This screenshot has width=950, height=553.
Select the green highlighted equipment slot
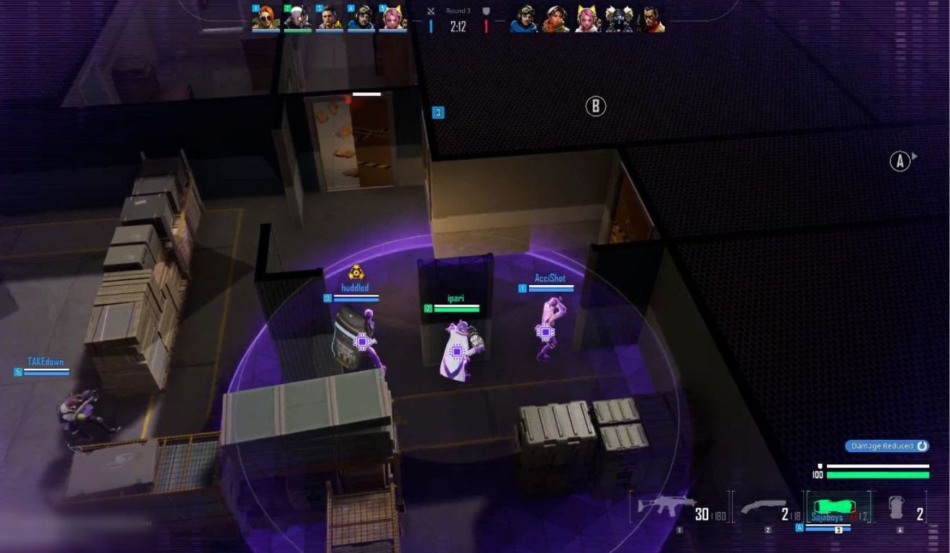838,508
